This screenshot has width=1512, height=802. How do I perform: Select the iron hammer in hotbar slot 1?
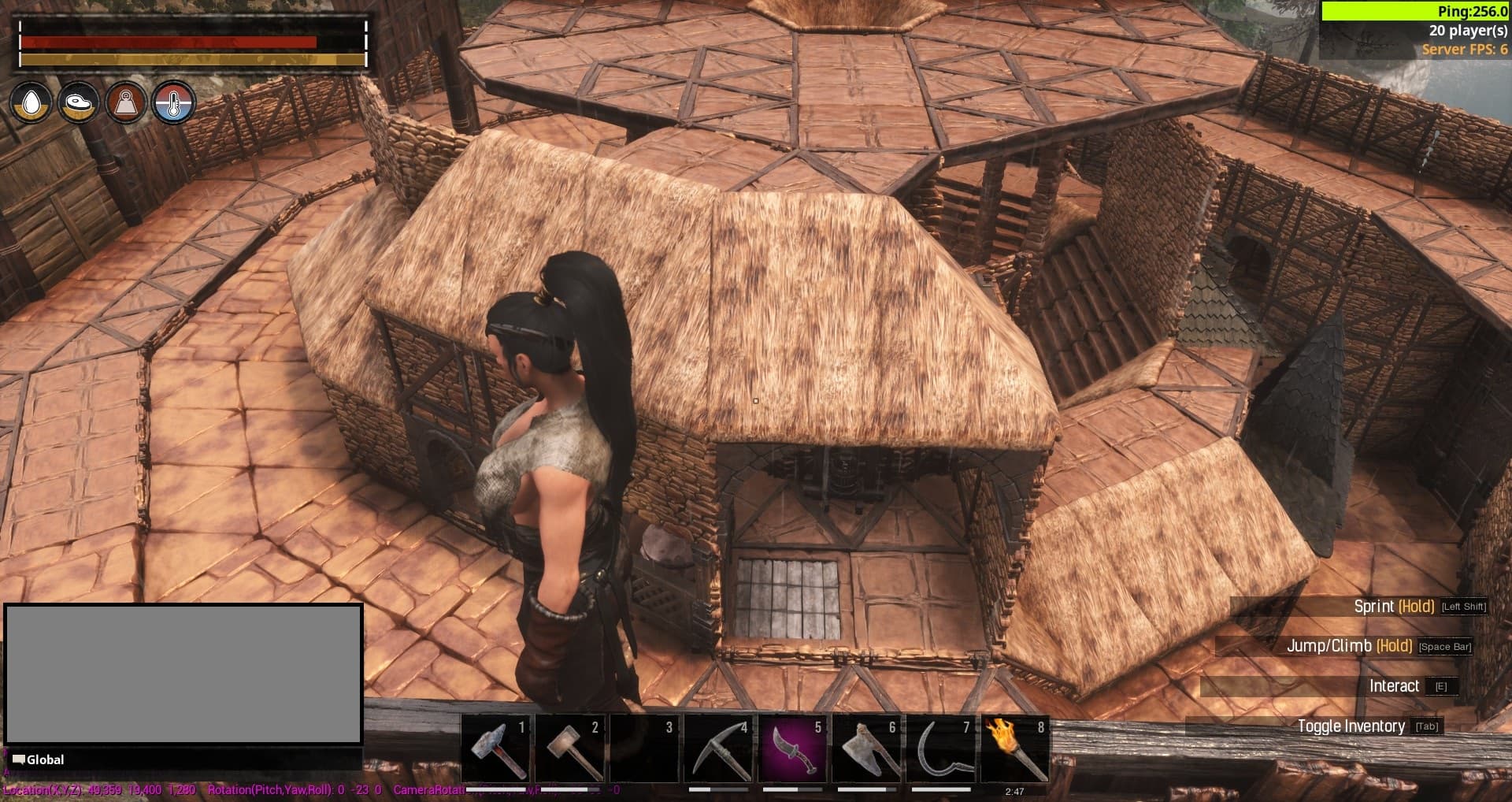pos(496,748)
